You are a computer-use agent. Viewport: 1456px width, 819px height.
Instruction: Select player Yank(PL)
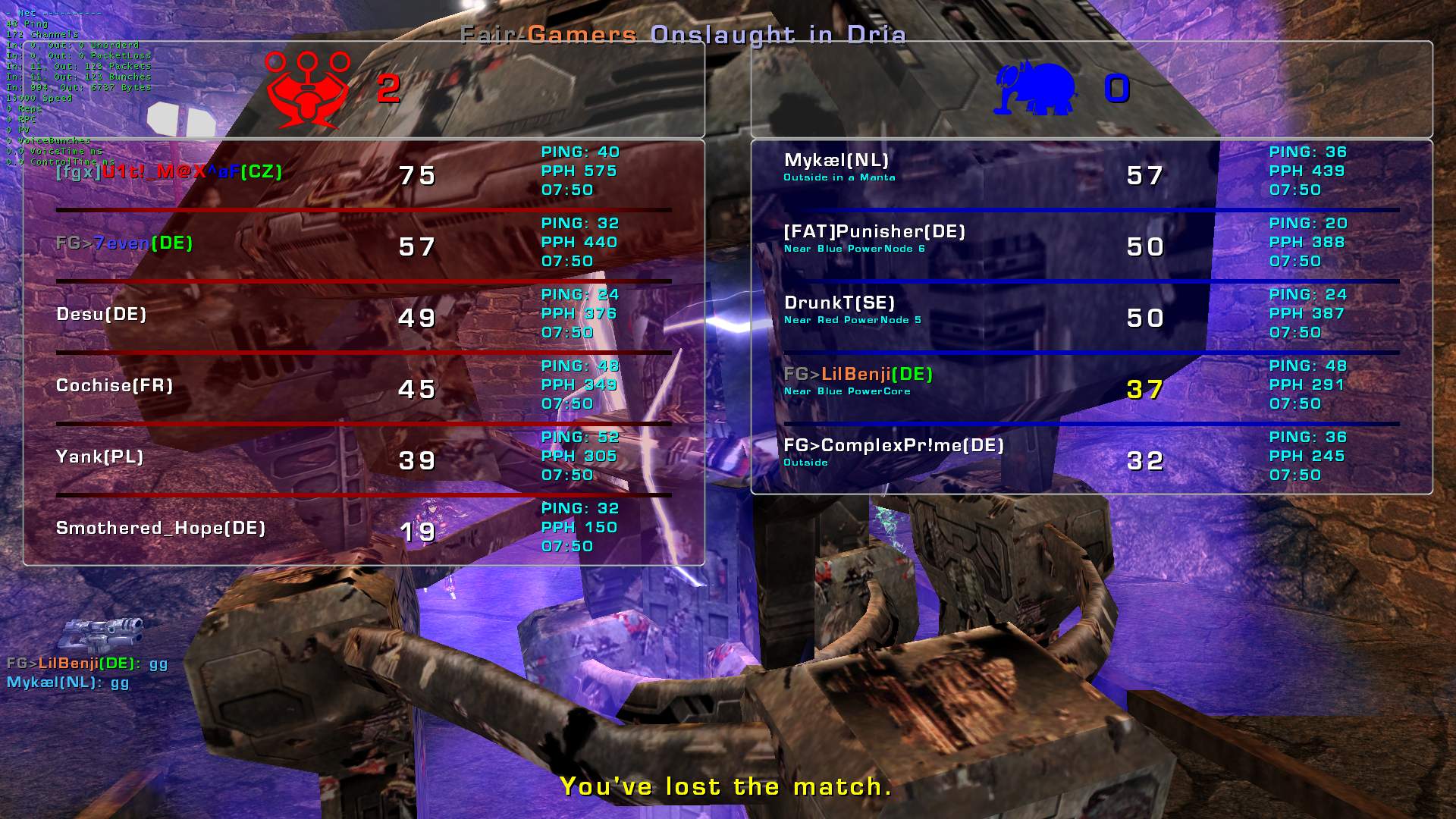[99, 457]
